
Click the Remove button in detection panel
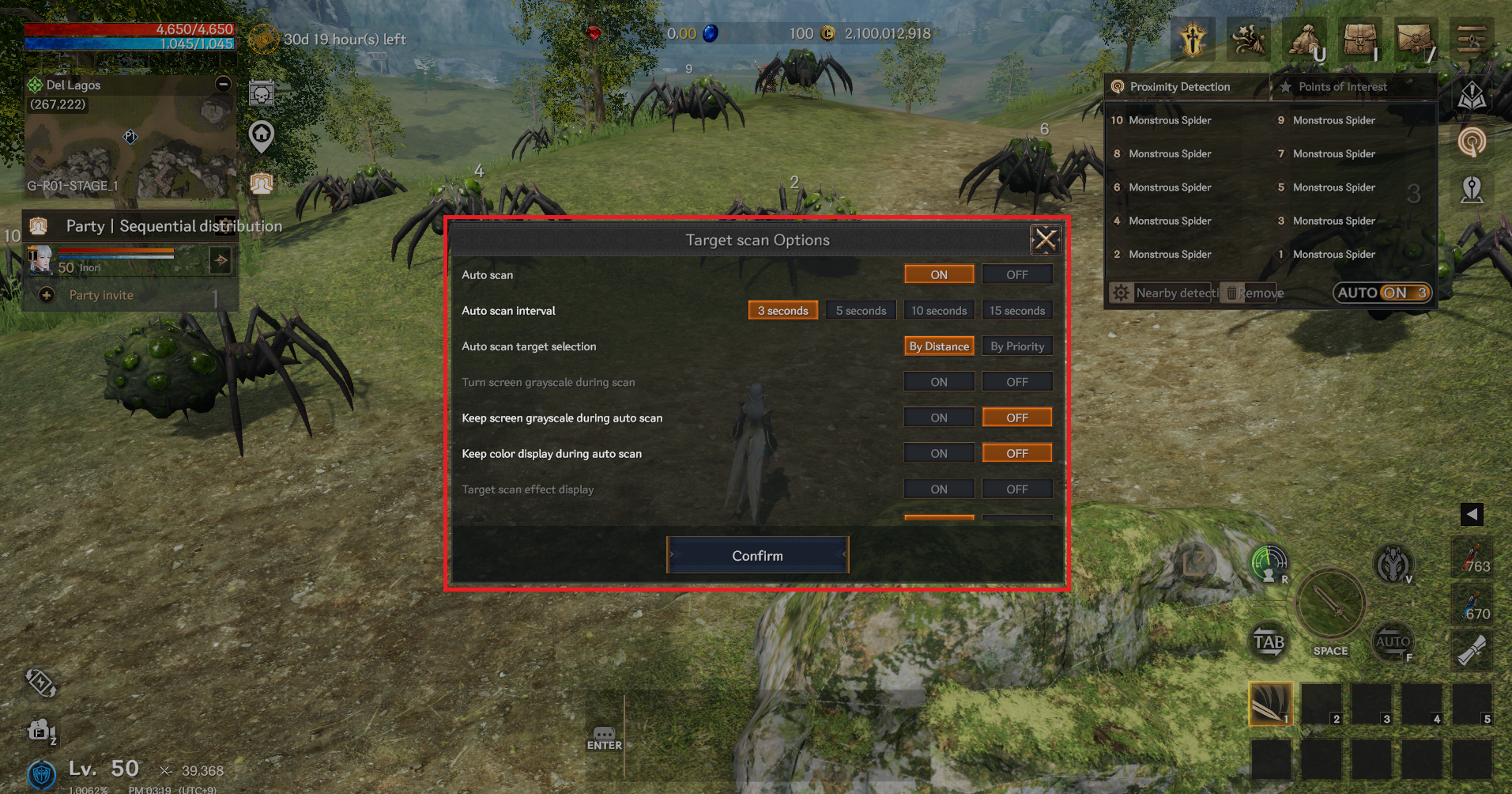click(1254, 293)
